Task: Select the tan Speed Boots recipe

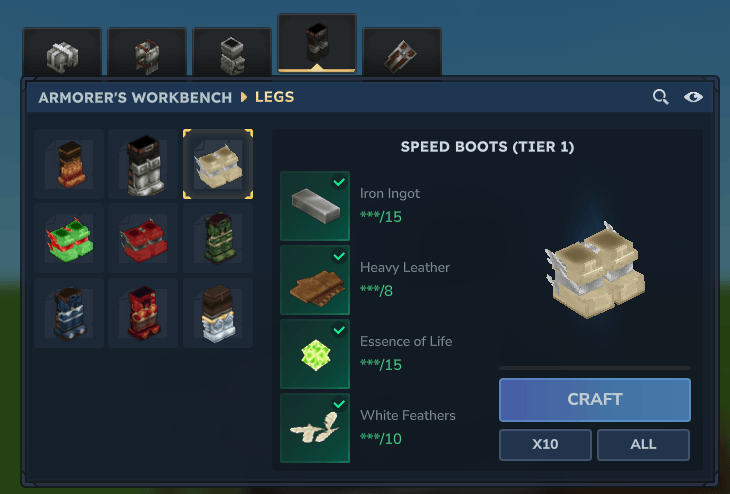Action: tap(218, 164)
